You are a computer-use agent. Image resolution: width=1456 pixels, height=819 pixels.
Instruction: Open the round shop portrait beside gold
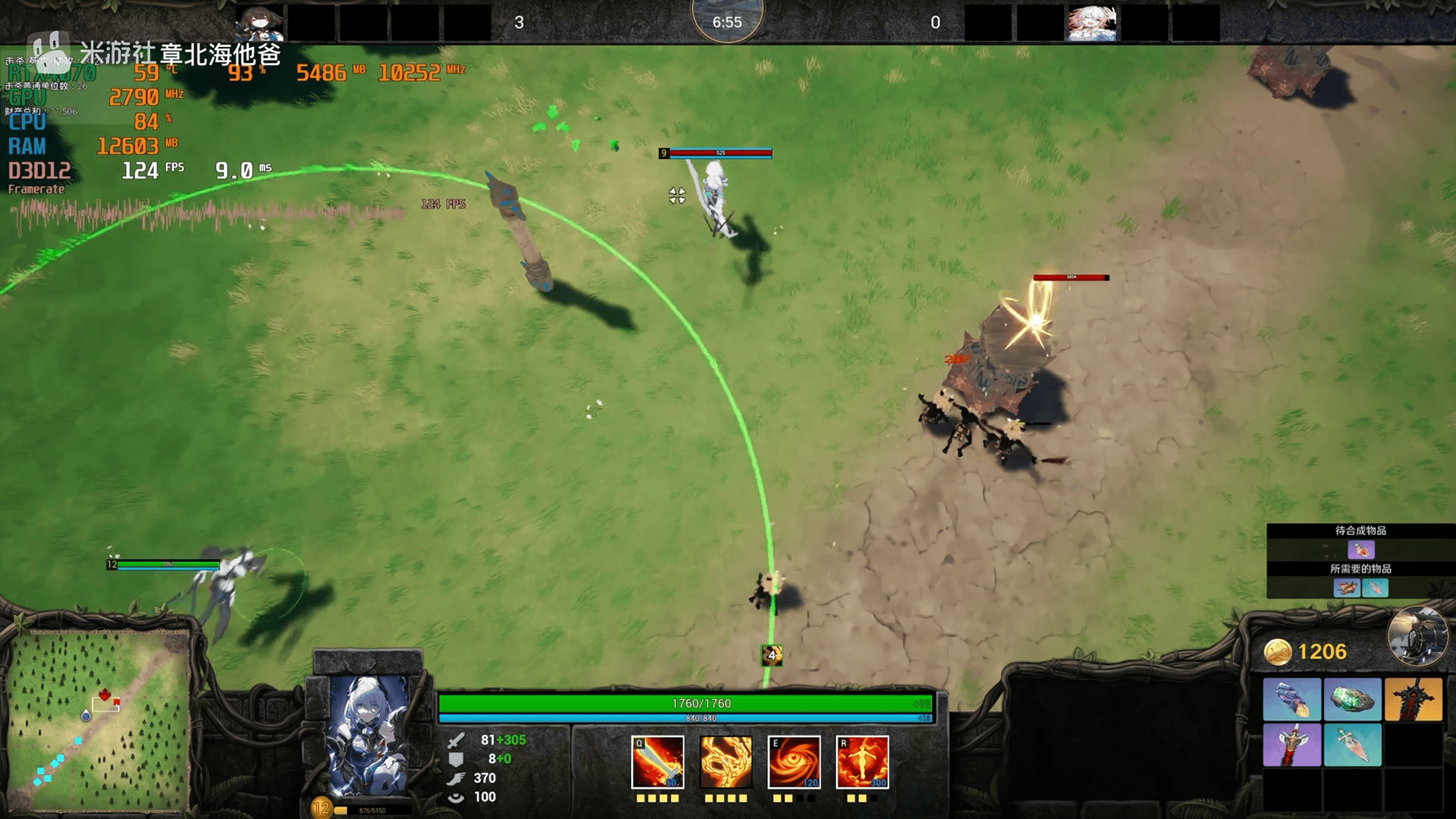click(1417, 636)
